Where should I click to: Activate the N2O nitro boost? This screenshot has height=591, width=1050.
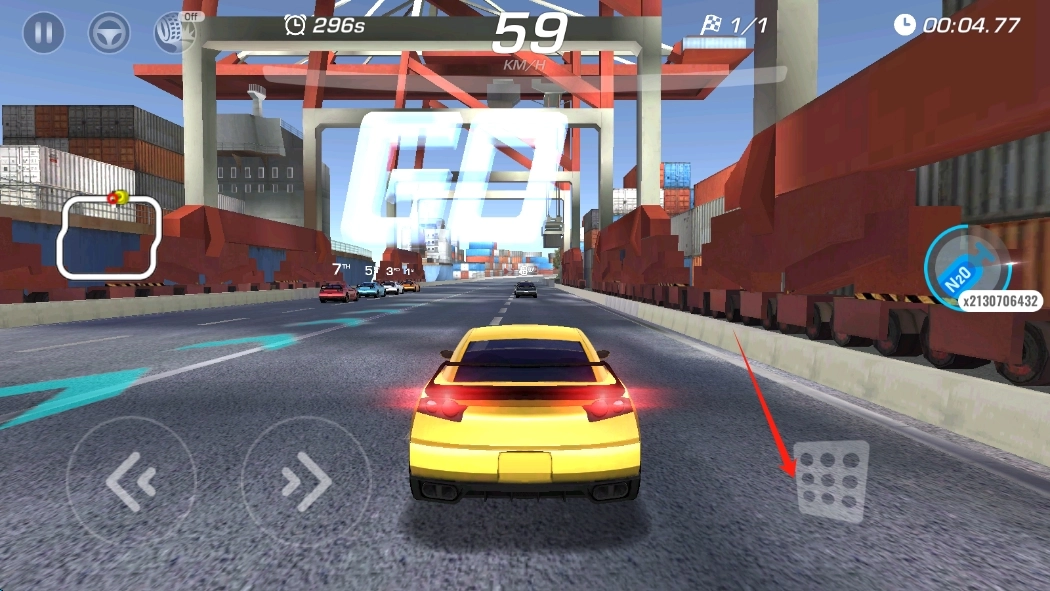pyautogui.click(x=966, y=268)
